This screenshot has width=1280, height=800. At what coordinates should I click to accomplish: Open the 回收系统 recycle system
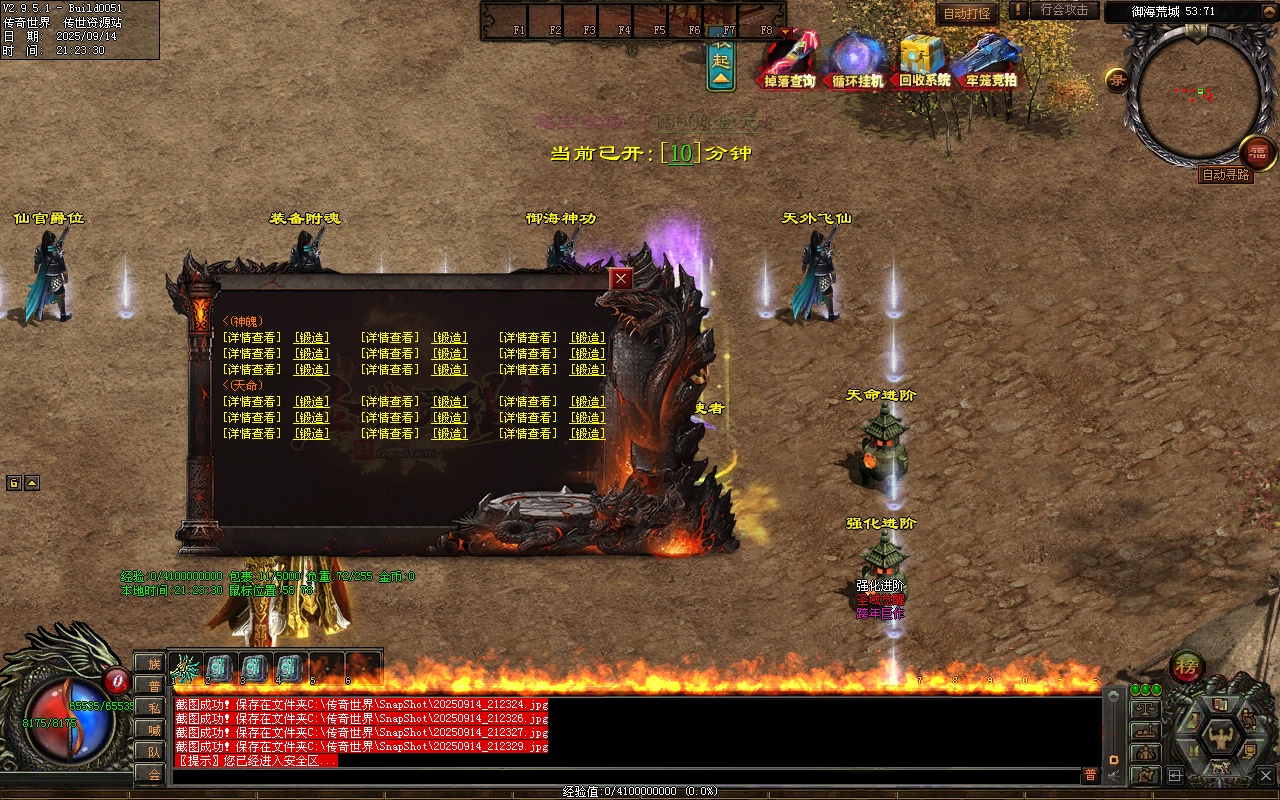923,60
